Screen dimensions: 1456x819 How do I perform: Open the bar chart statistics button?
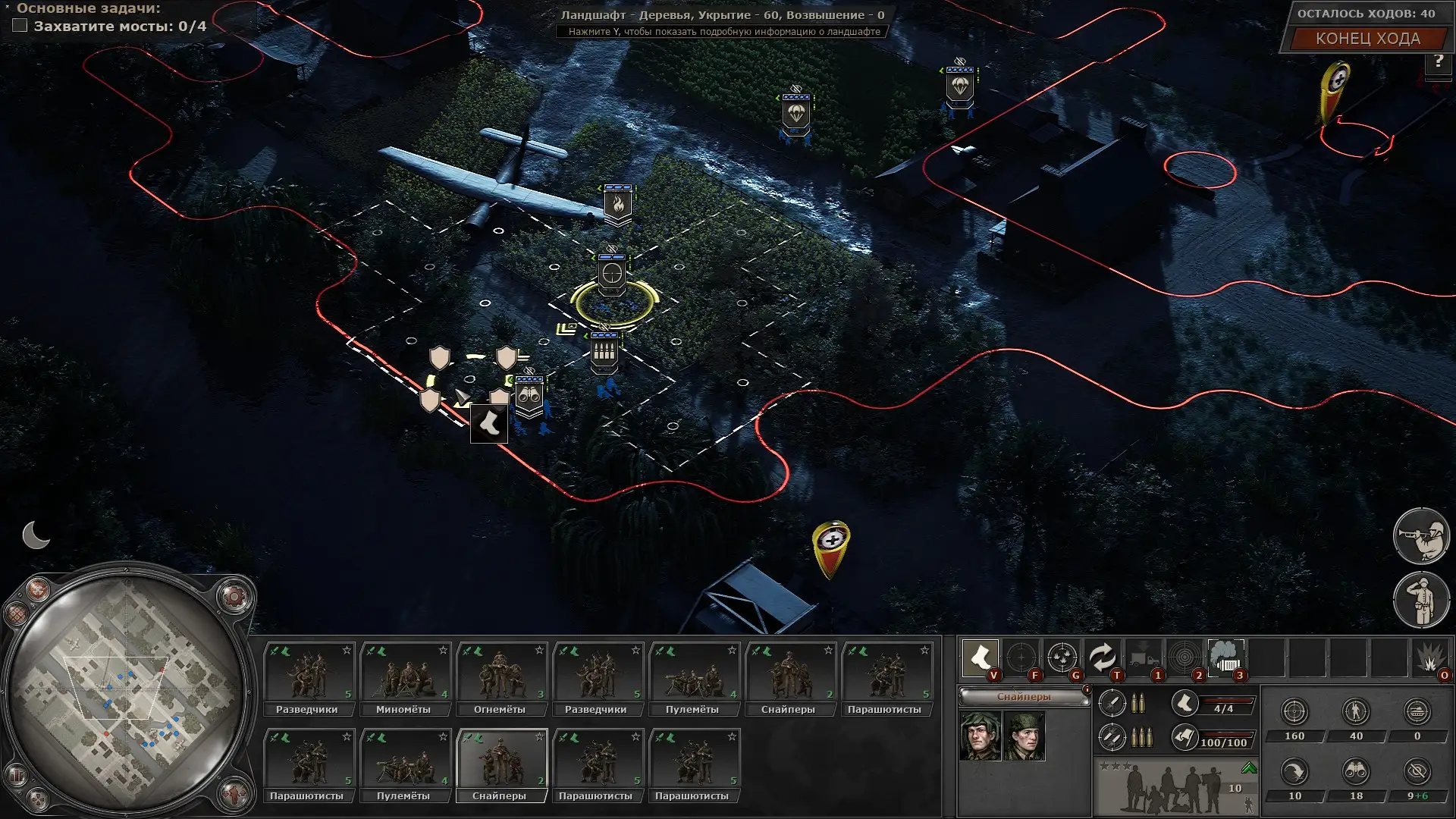(x=16, y=776)
